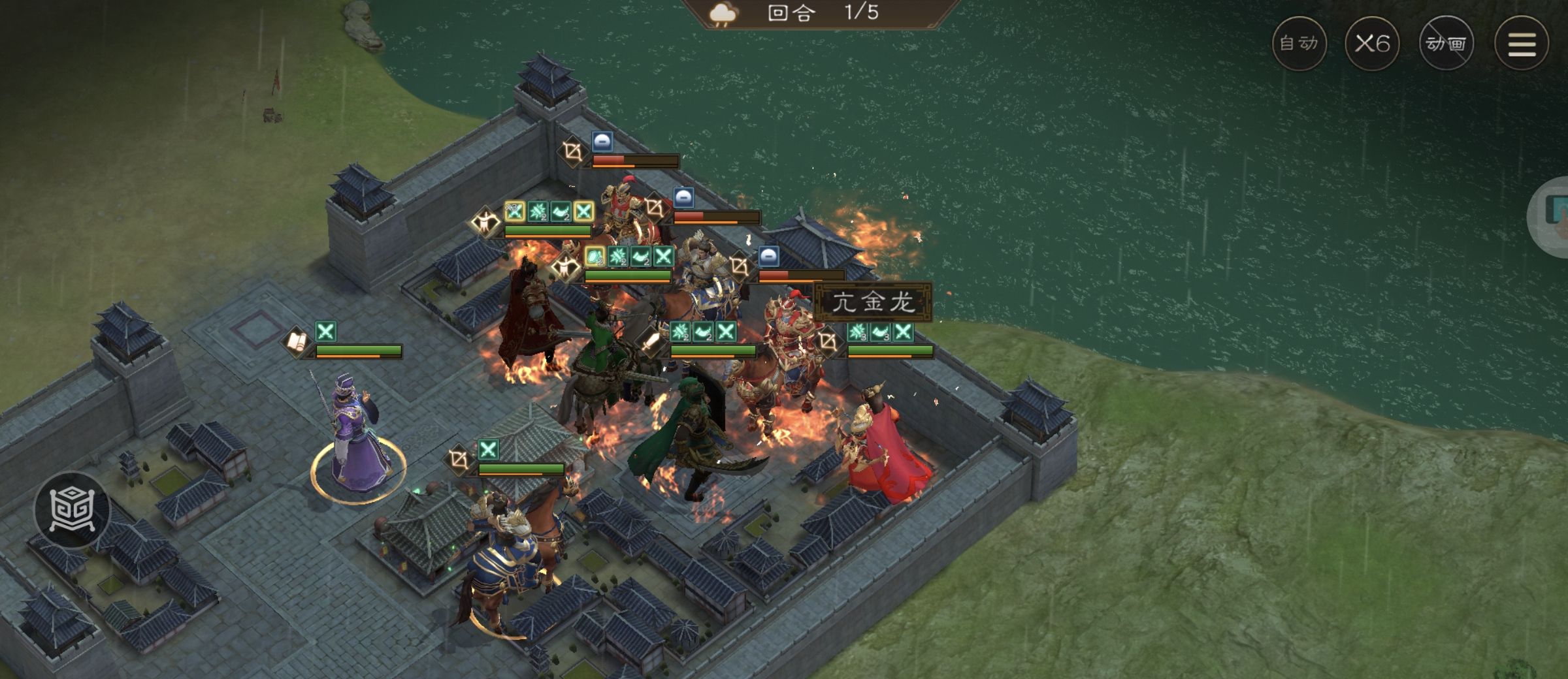
Task: Change the X6 battle speed
Action: [x=1372, y=44]
